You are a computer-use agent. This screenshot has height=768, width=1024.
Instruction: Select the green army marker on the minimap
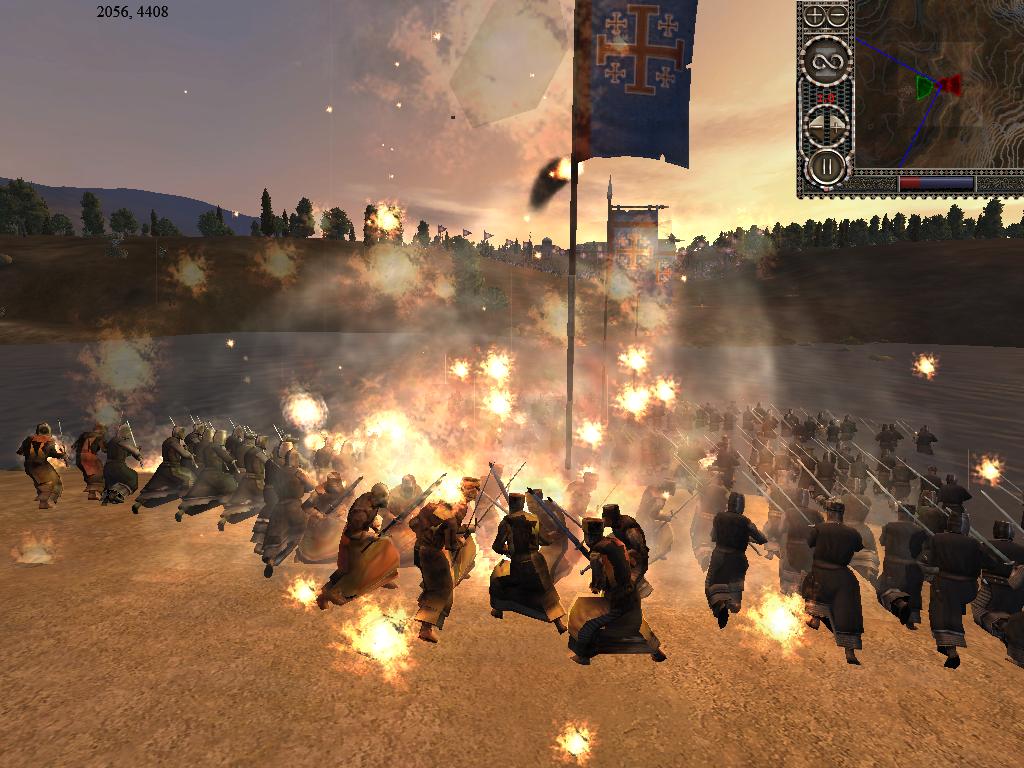924,87
